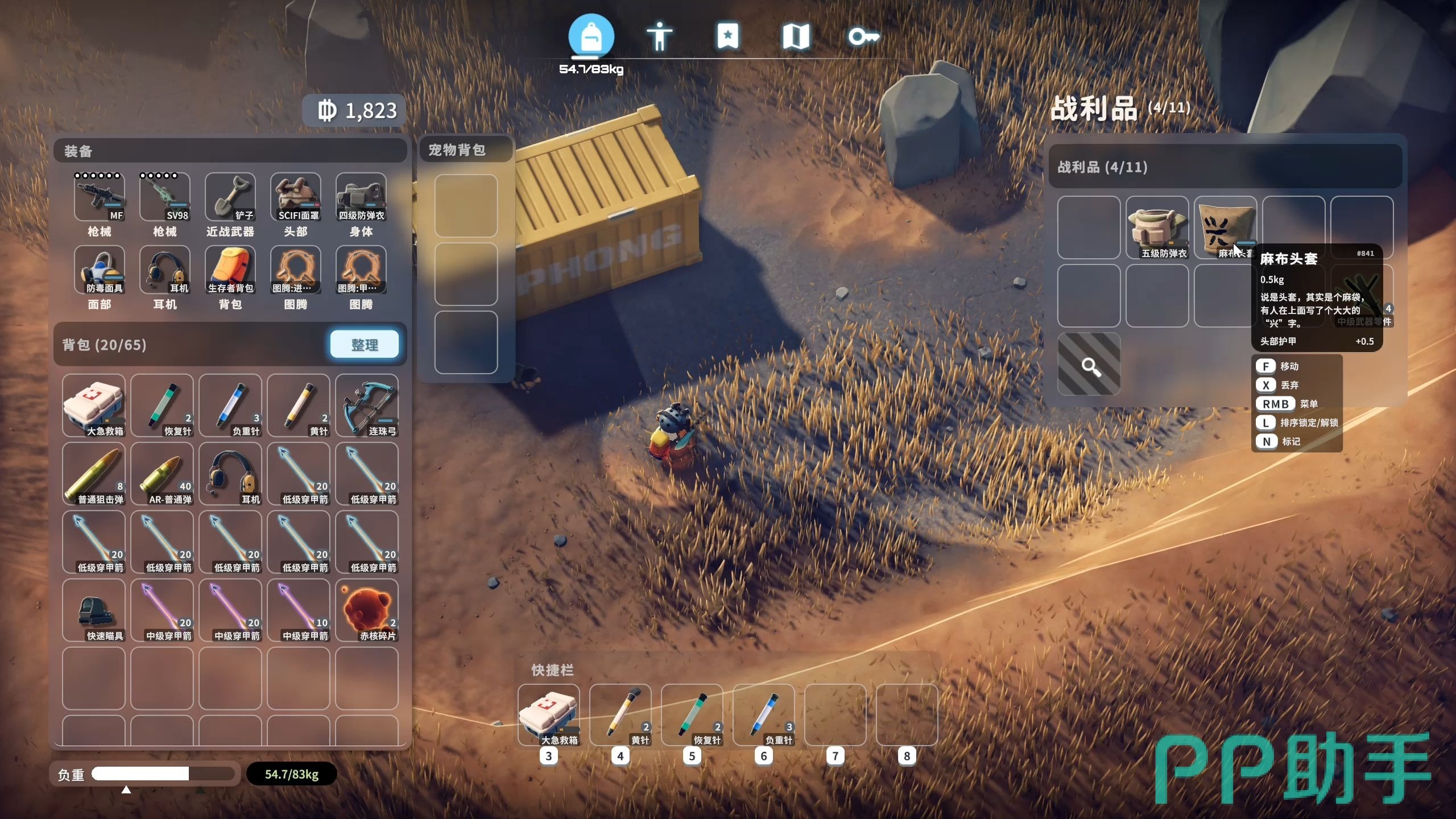The image size is (1456, 819).
Task: Switch to the character figure tab
Action: tap(659, 37)
